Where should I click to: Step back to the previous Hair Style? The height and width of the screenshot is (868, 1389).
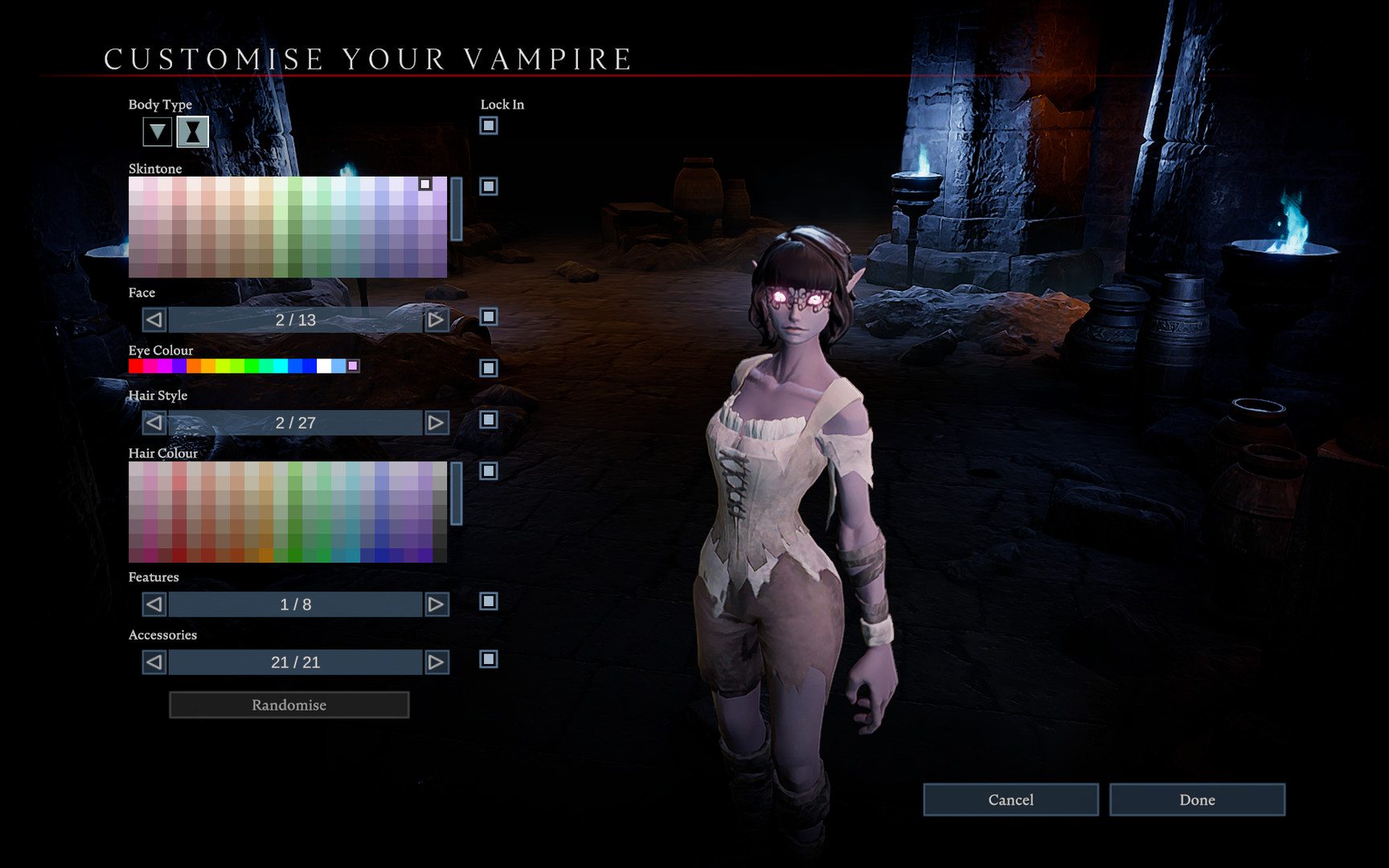[x=153, y=422]
